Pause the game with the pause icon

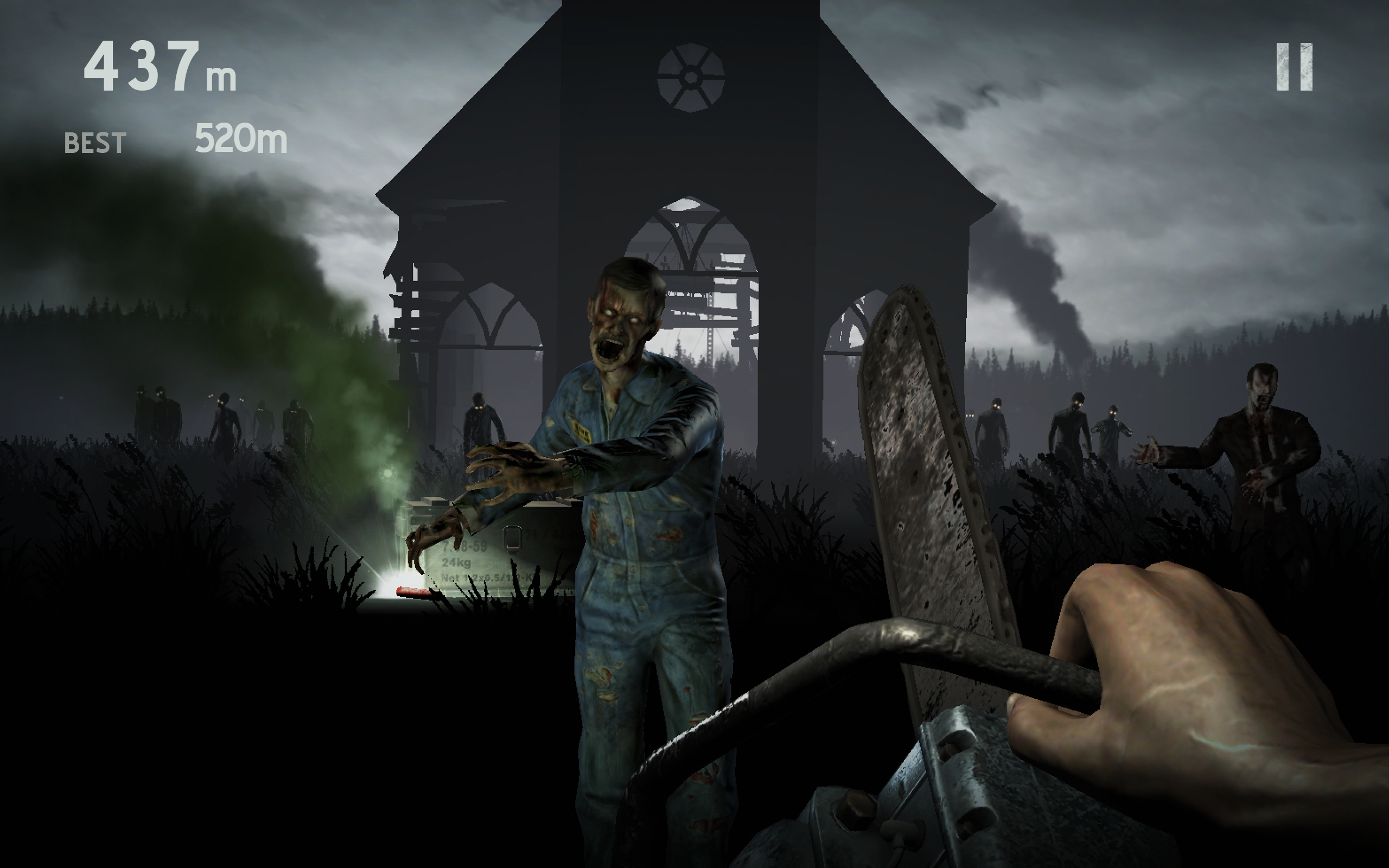(1294, 67)
